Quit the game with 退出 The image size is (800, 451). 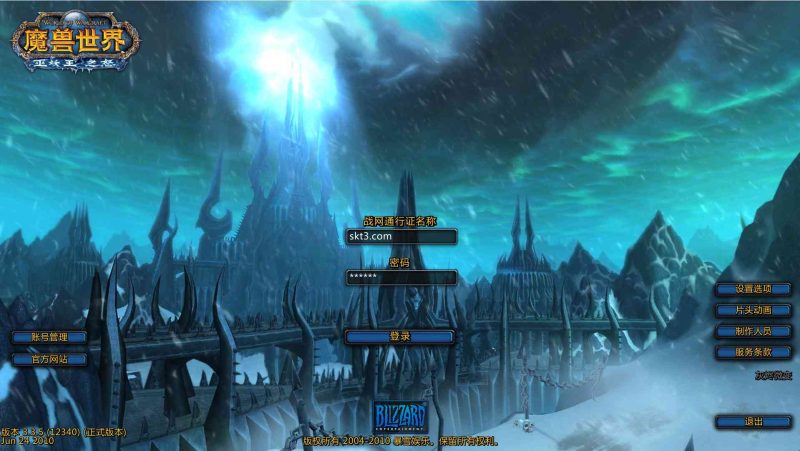pyautogui.click(x=754, y=422)
